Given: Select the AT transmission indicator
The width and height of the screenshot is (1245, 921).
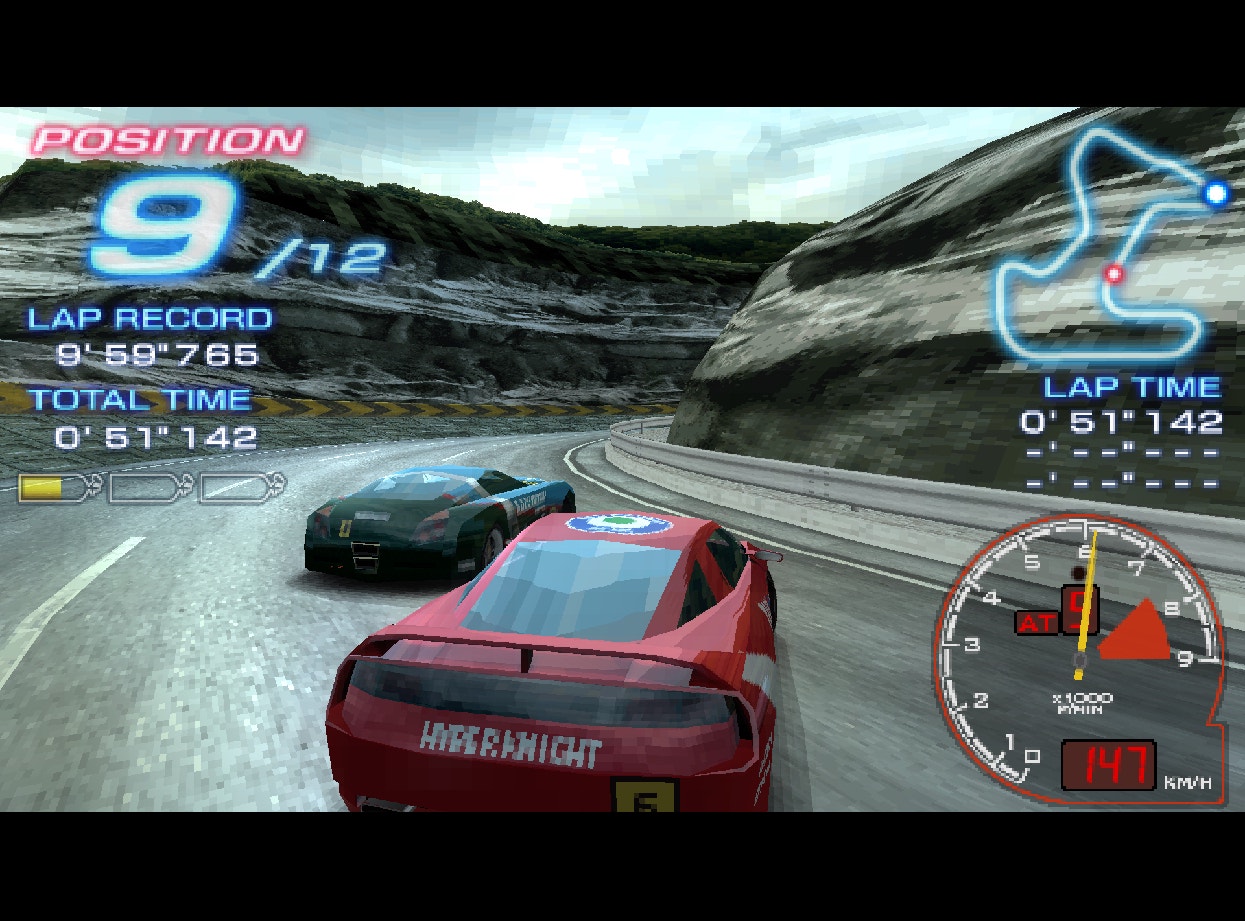Looking at the screenshot, I should (1036, 623).
